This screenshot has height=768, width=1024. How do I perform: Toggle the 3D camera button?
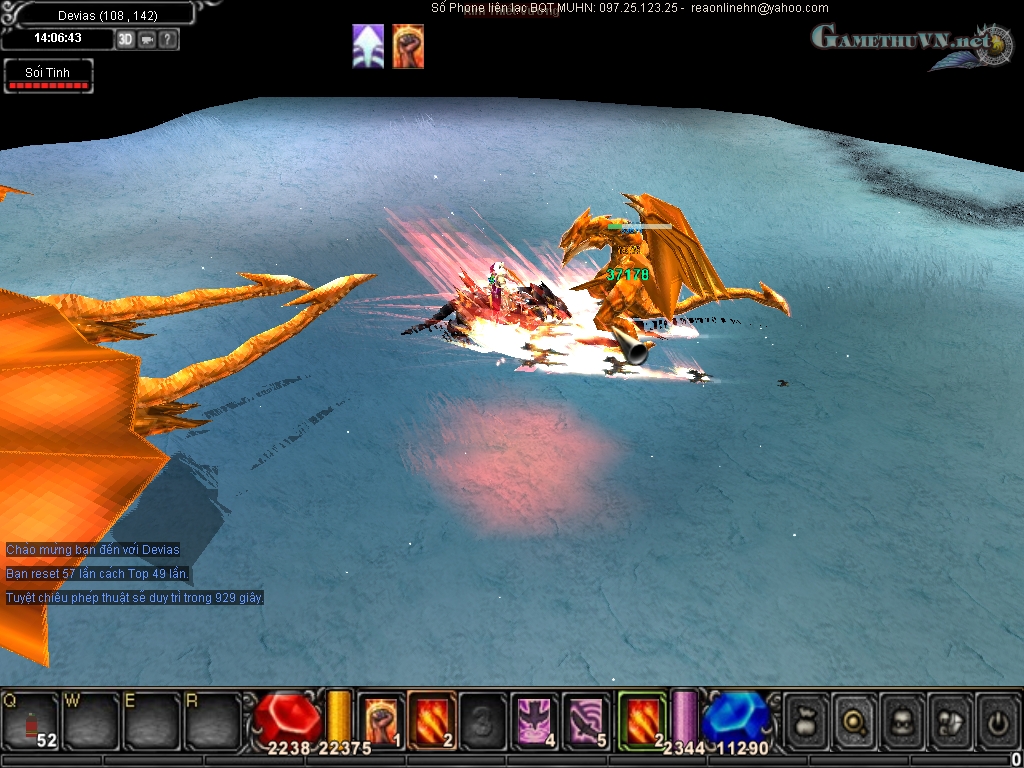coord(125,39)
